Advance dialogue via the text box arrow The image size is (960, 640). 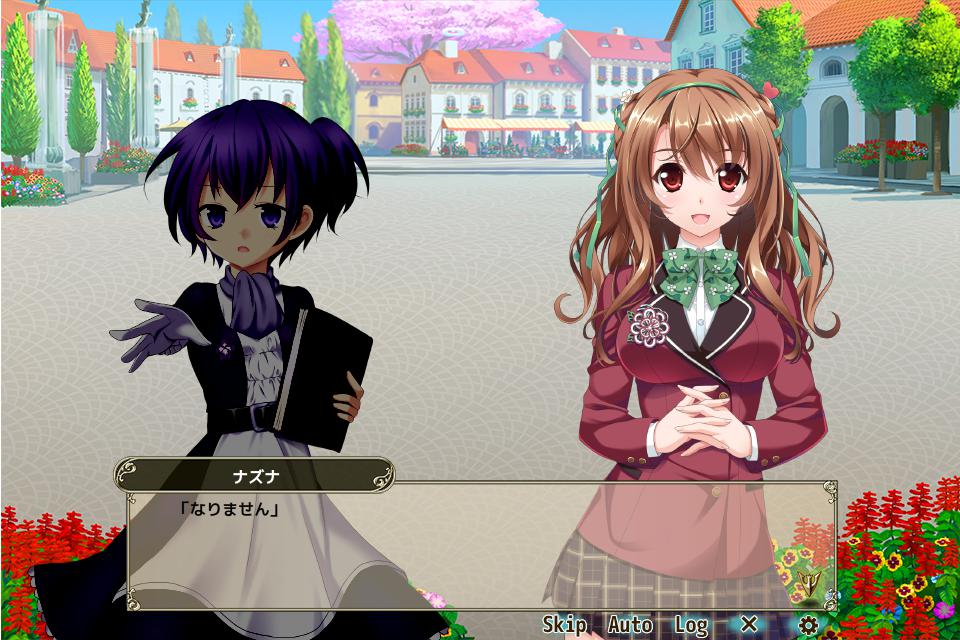tap(808, 581)
